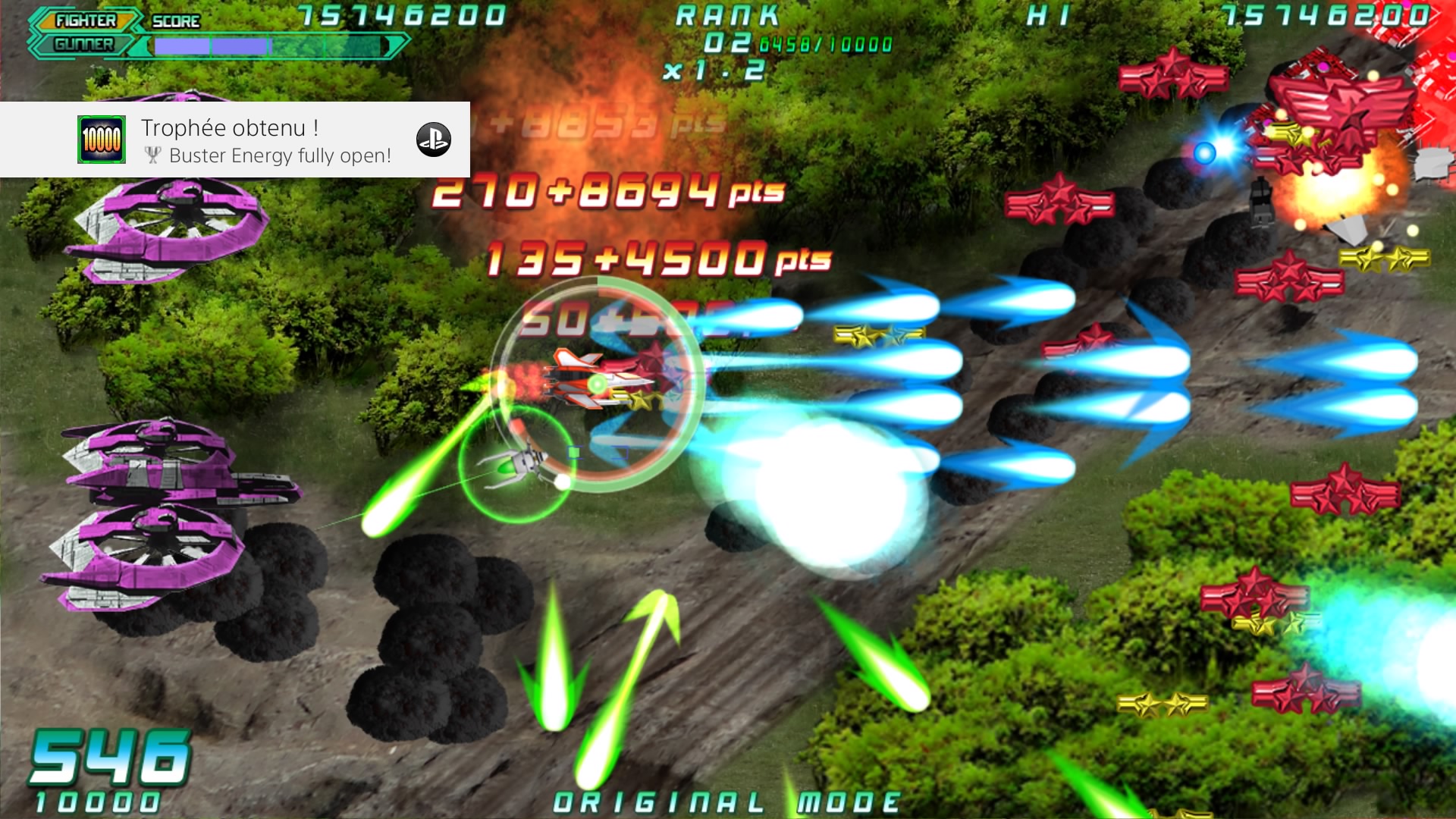1456x819 pixels.
Task: Select the GUNNER mode label
Action: coord(83,45)
